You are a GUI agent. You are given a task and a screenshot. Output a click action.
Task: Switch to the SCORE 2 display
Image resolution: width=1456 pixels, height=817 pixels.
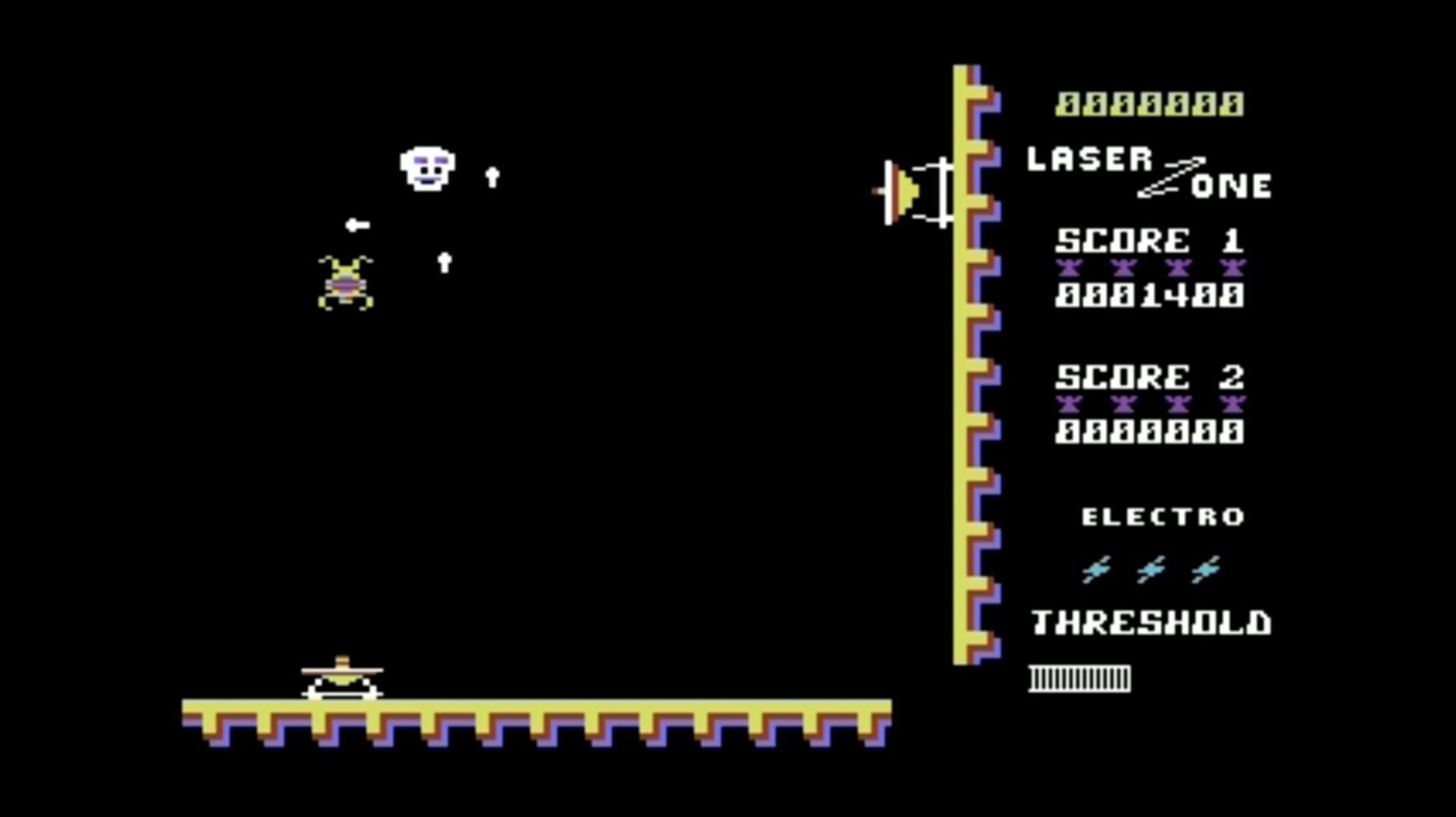pos(1151,375)
